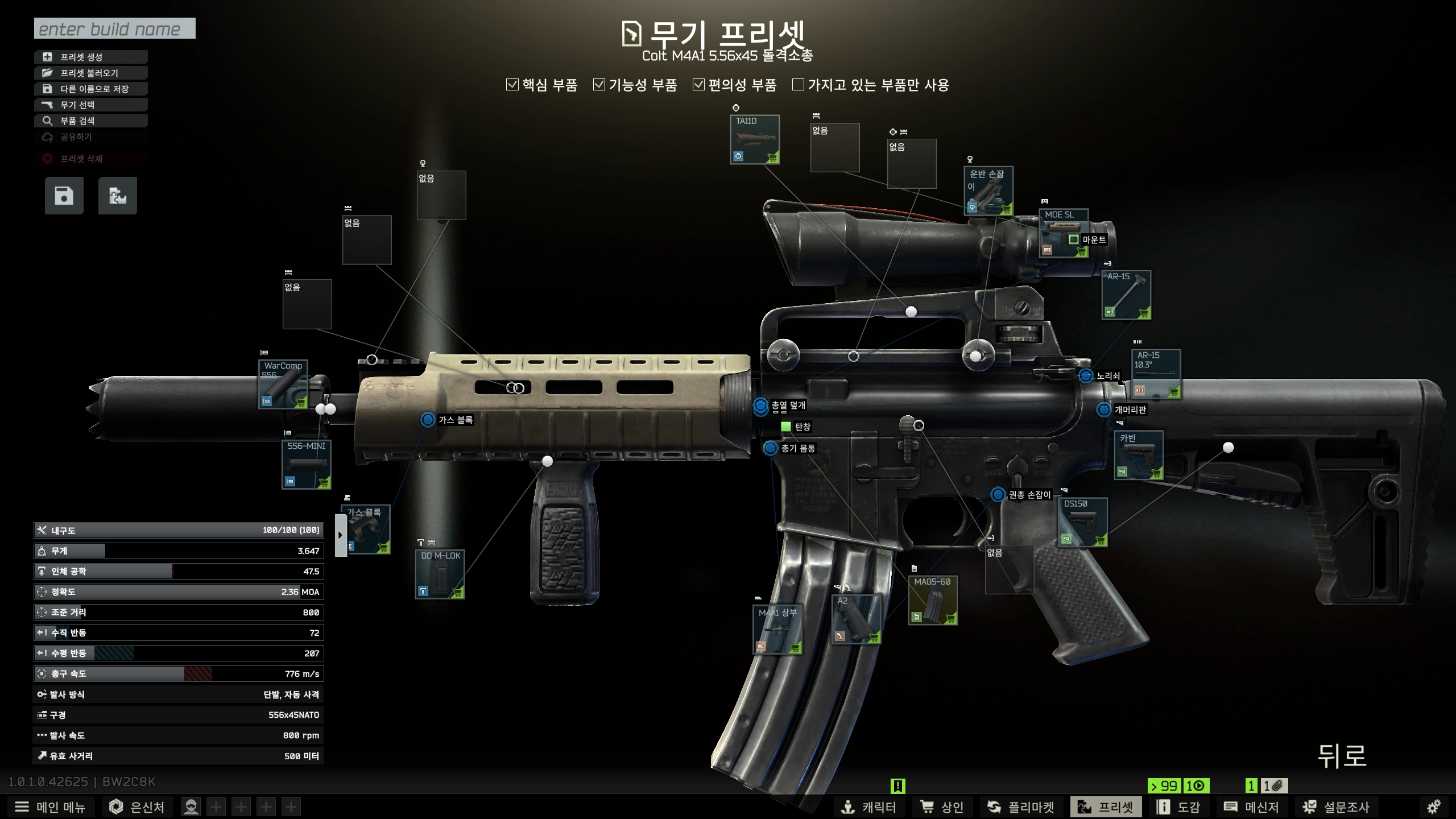Create a new preset (프리셋 생성)

pyautogui.click(x=91, y=57)
